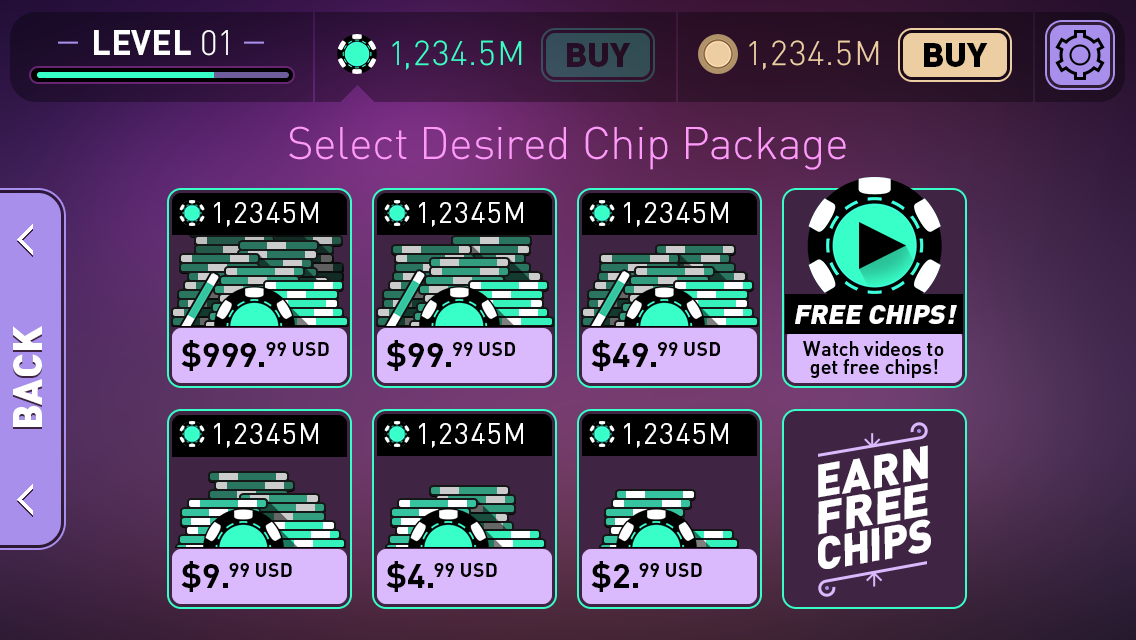Viewport: 1136px width, 640px height.
Task: Select the $99.99 USD chip package
Action: point(464,288)
